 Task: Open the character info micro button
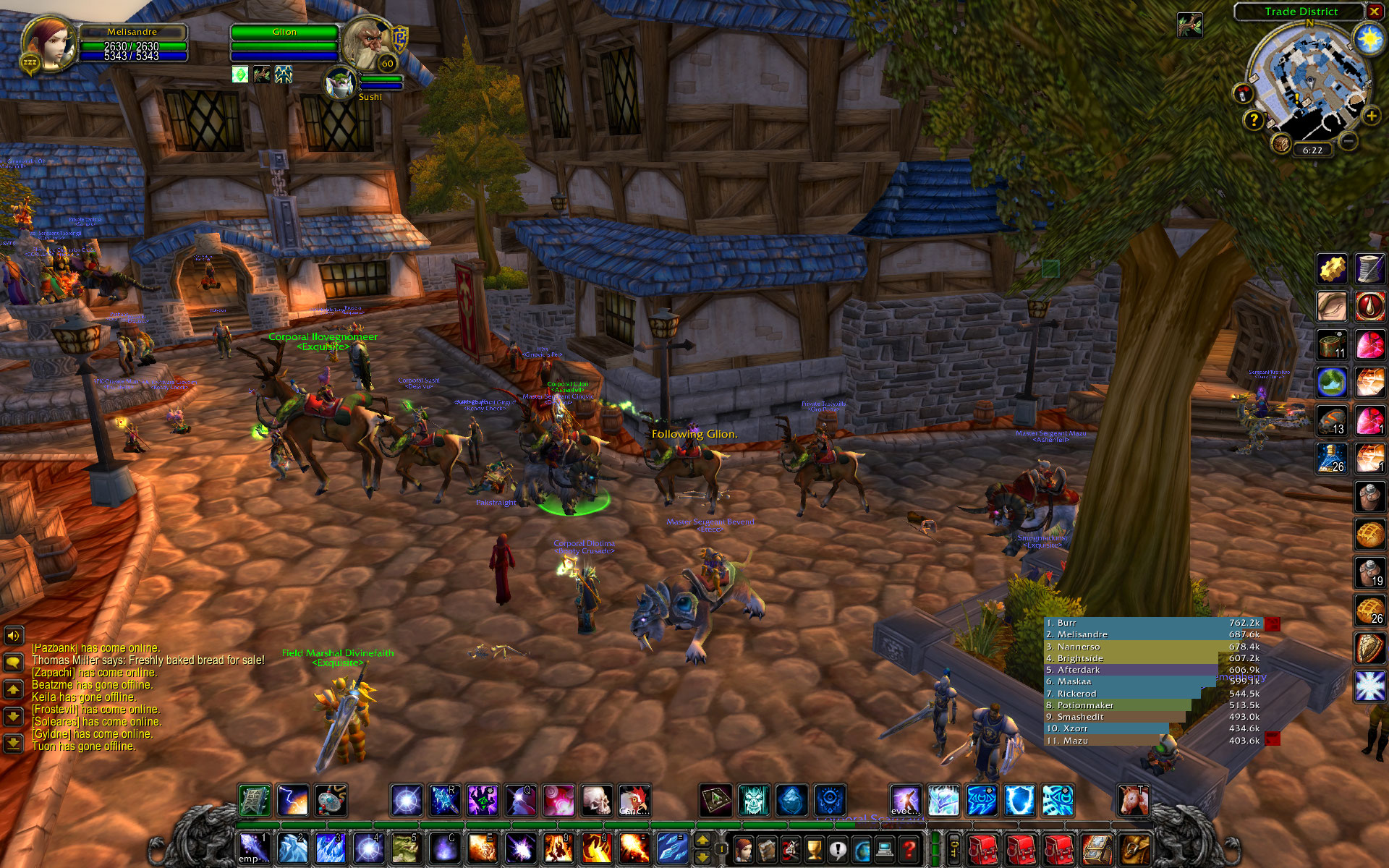point(743,848)
